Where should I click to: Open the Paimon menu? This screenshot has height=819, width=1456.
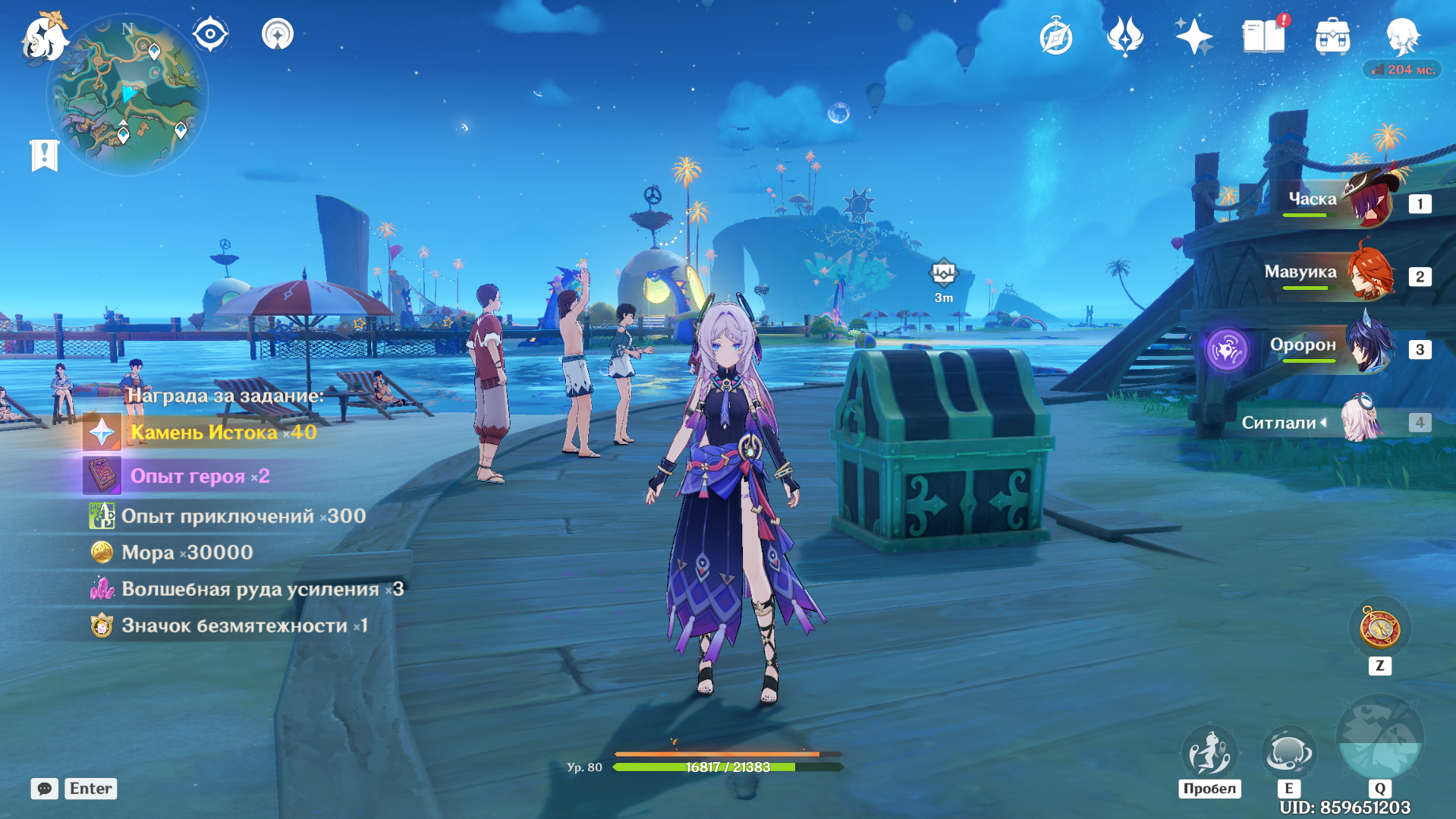(x=44, y=36)
